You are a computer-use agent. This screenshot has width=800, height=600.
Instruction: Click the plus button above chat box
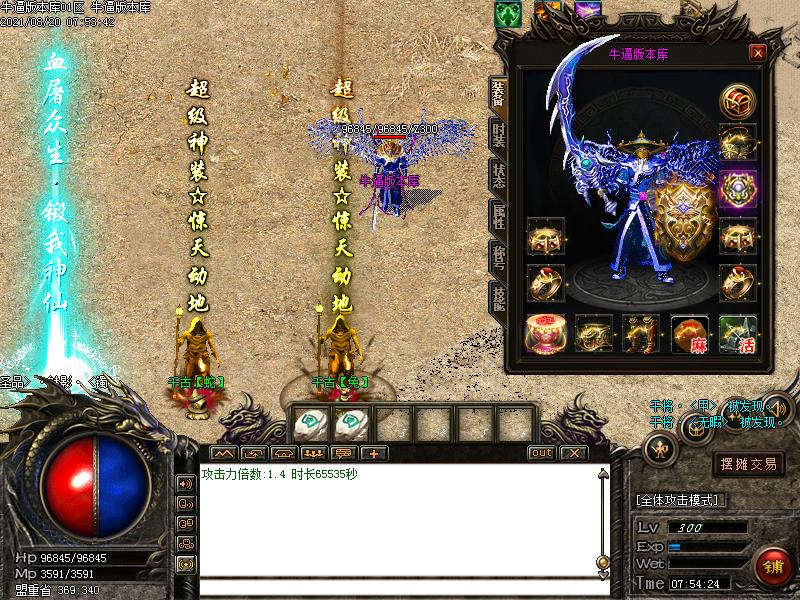click(373, 453)
